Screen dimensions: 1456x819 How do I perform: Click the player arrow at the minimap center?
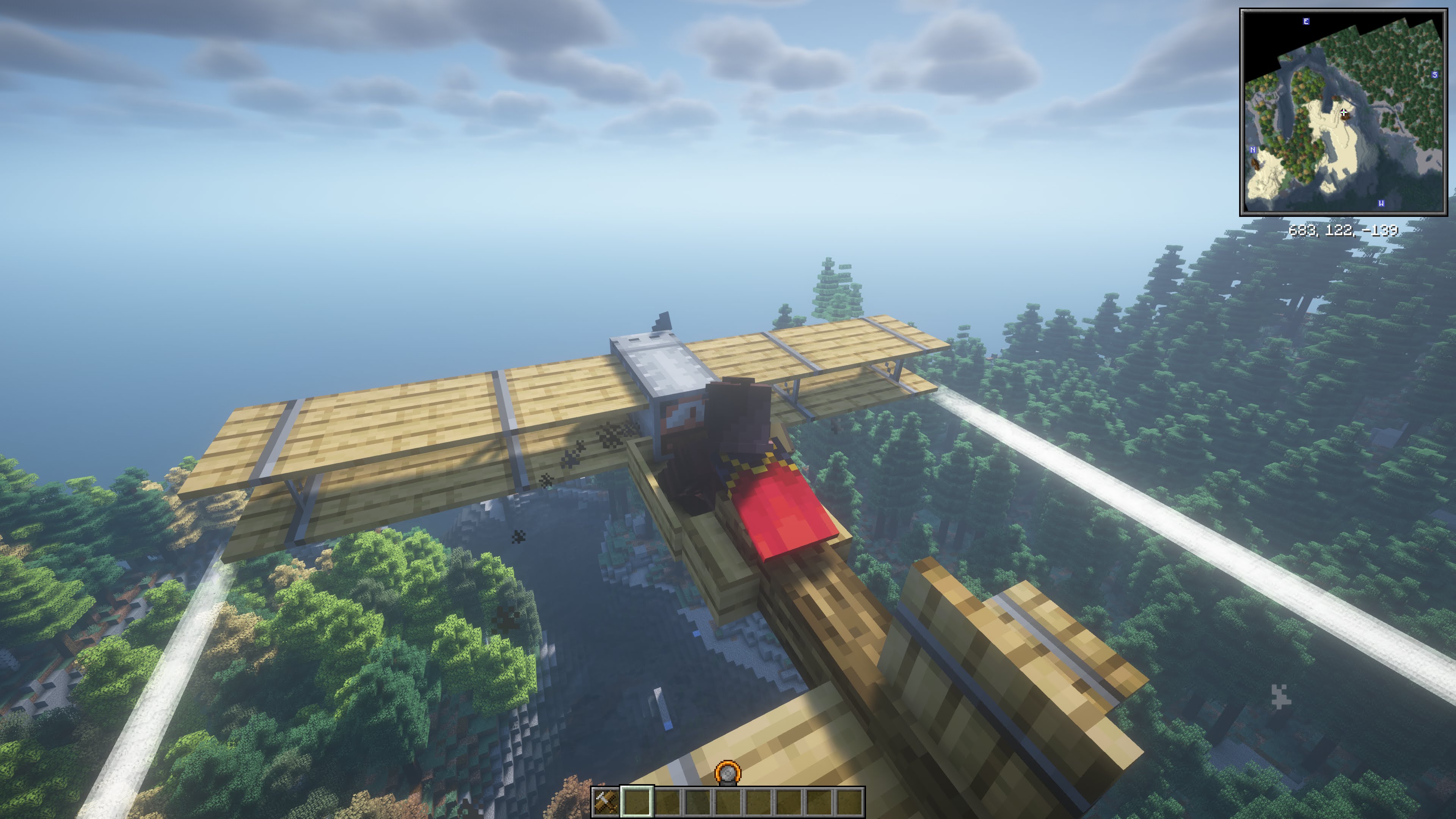[x=1343, y=113]
